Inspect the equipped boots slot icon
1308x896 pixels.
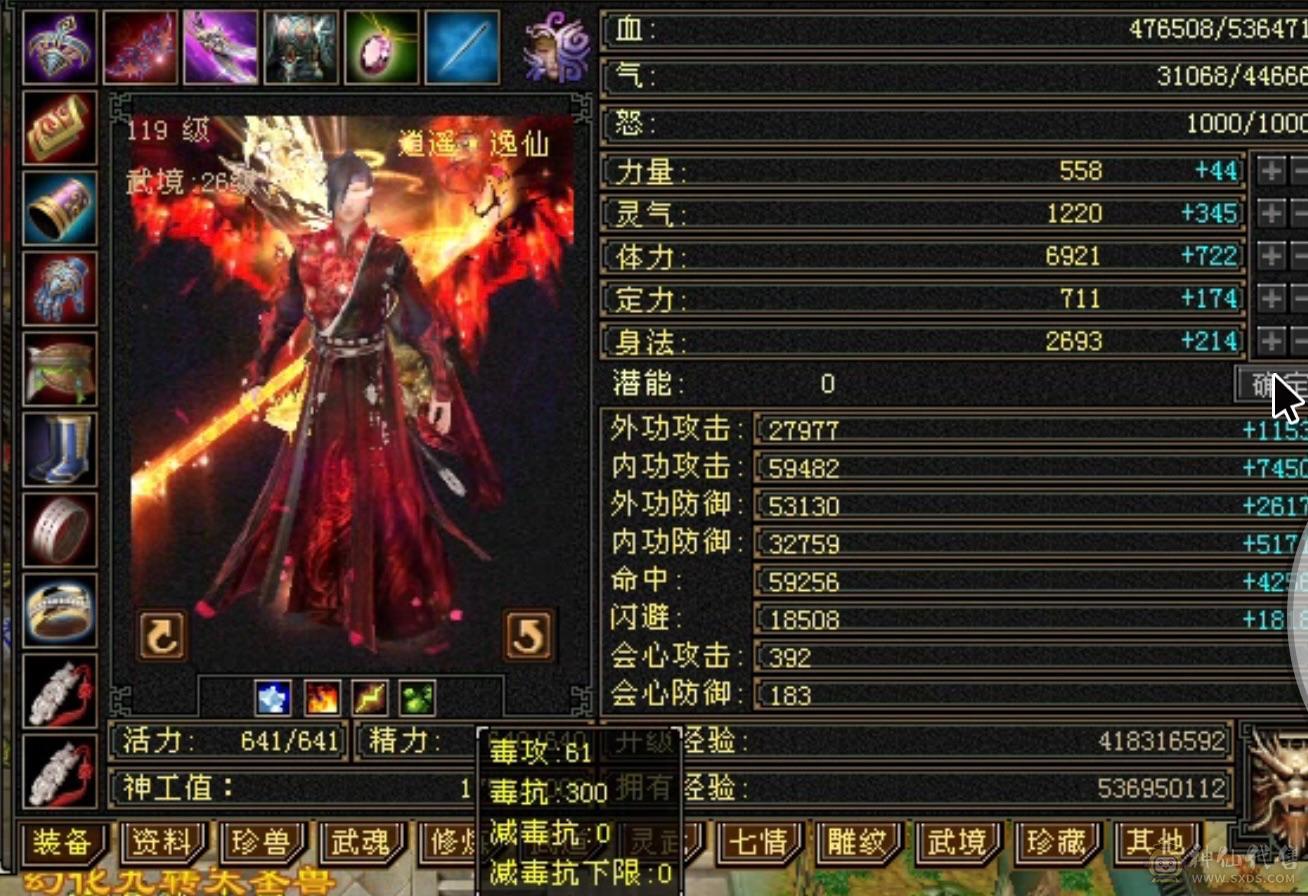[57, 447]
